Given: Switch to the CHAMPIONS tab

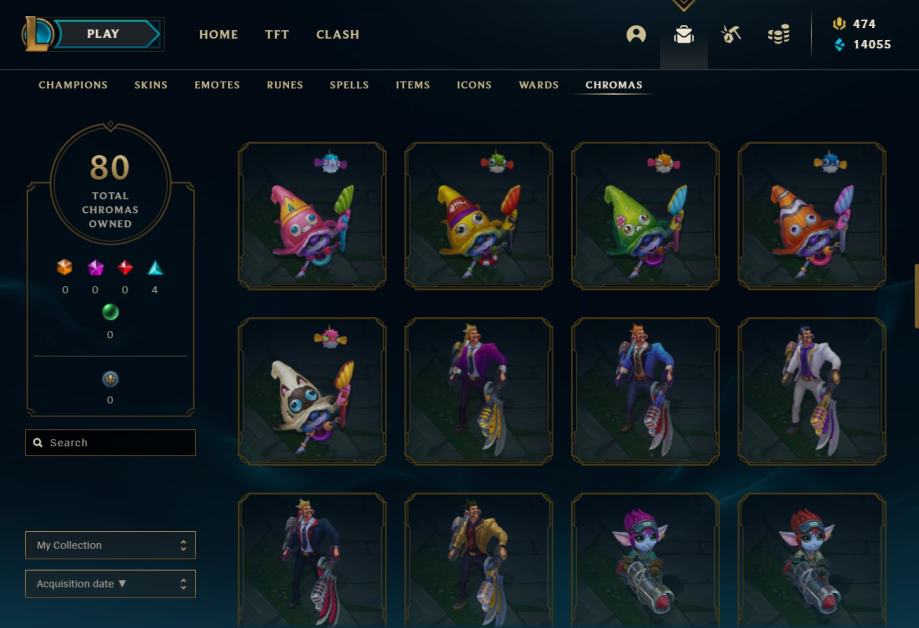Looking at the screenshot, I should coord(73,85).
